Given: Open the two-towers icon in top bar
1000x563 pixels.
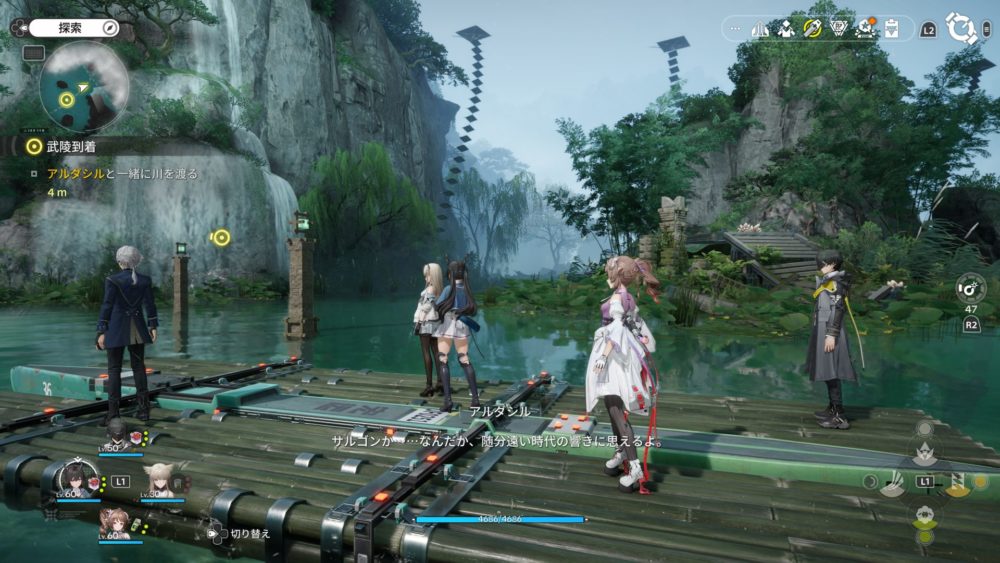Looking at the screenshot, I should point(760,28).
